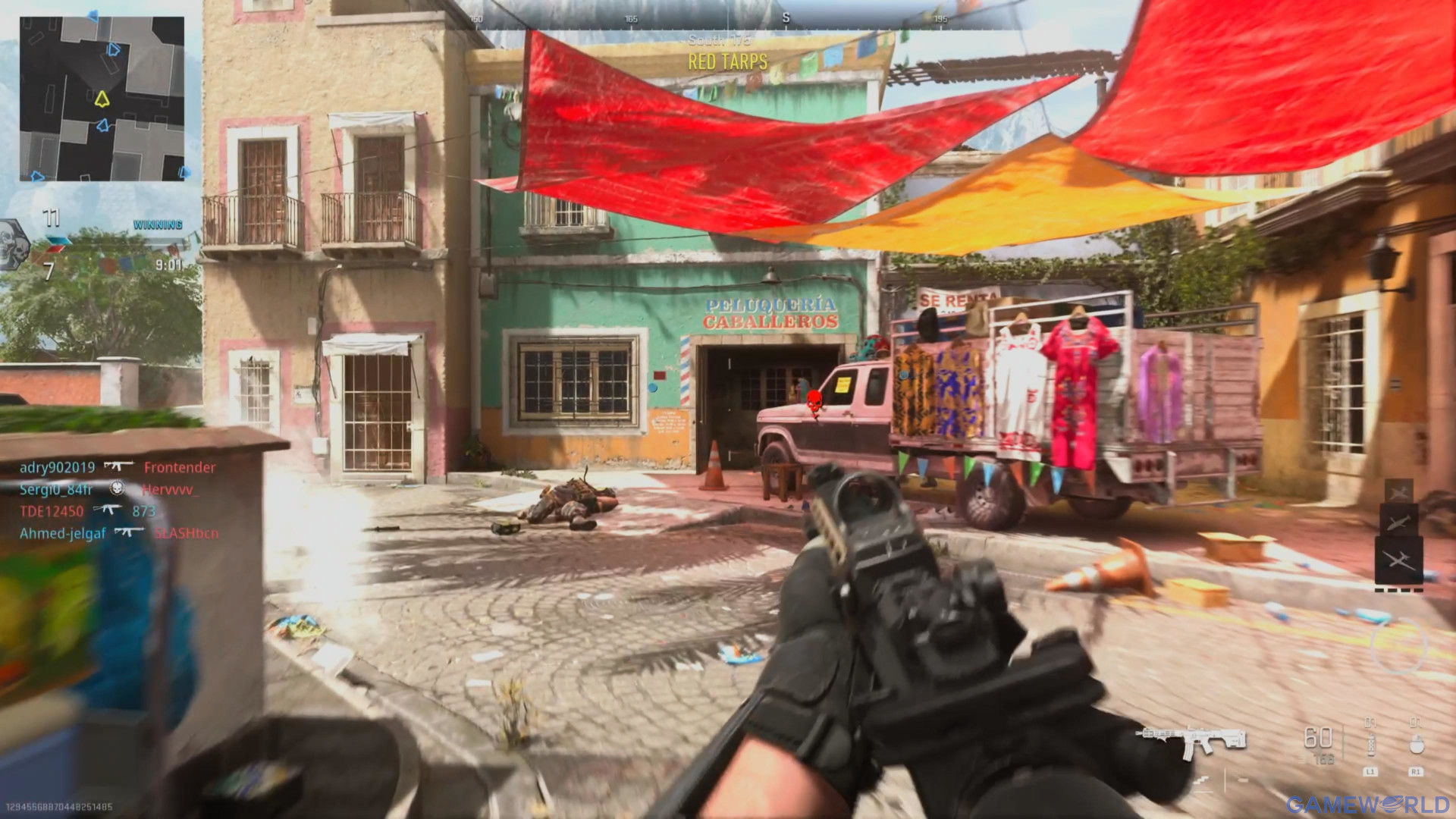Click the player name Frontender in the killfeed

(x=180, y=467)
